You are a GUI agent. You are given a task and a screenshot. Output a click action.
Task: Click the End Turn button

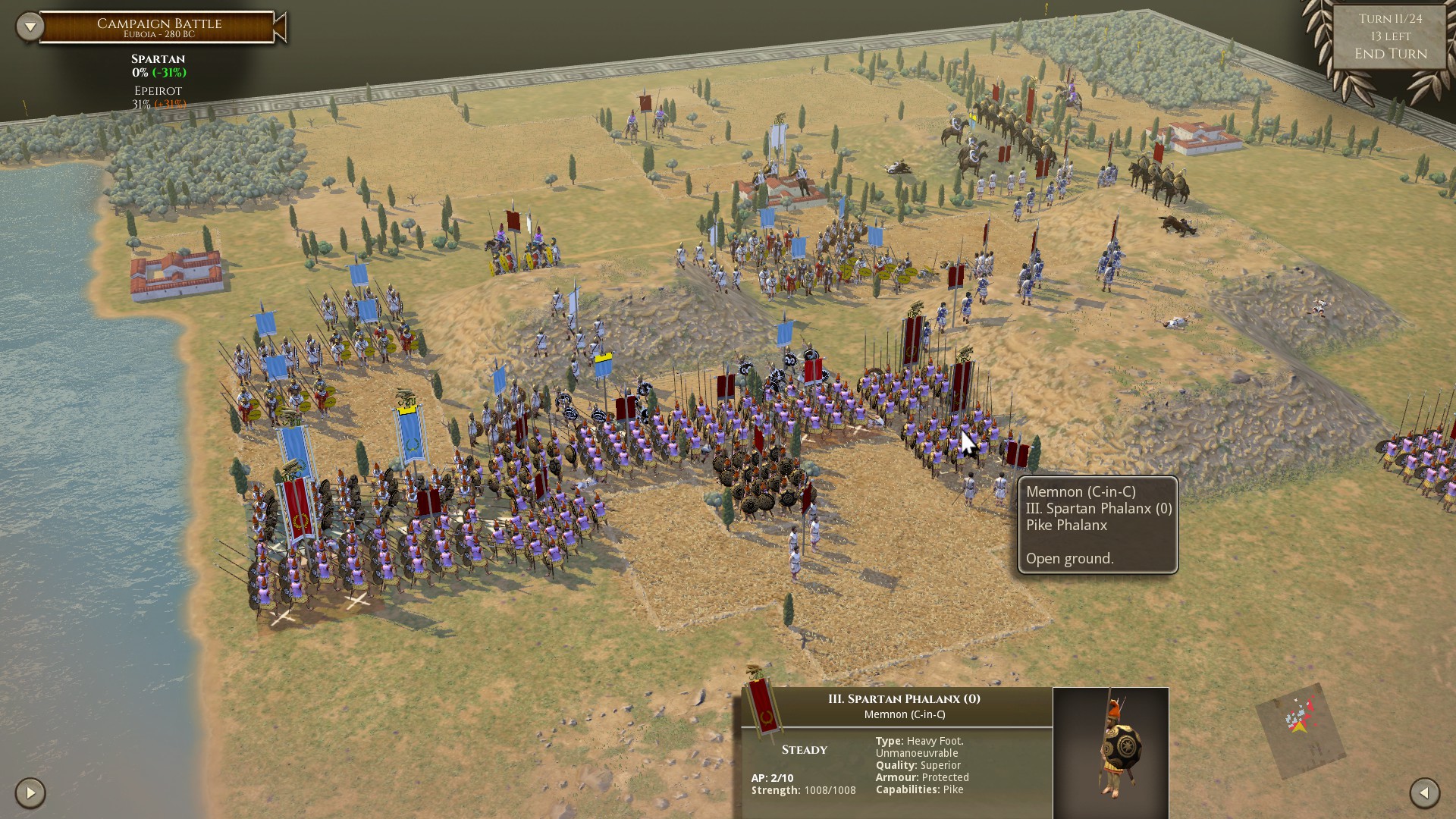click(1392, 53)
